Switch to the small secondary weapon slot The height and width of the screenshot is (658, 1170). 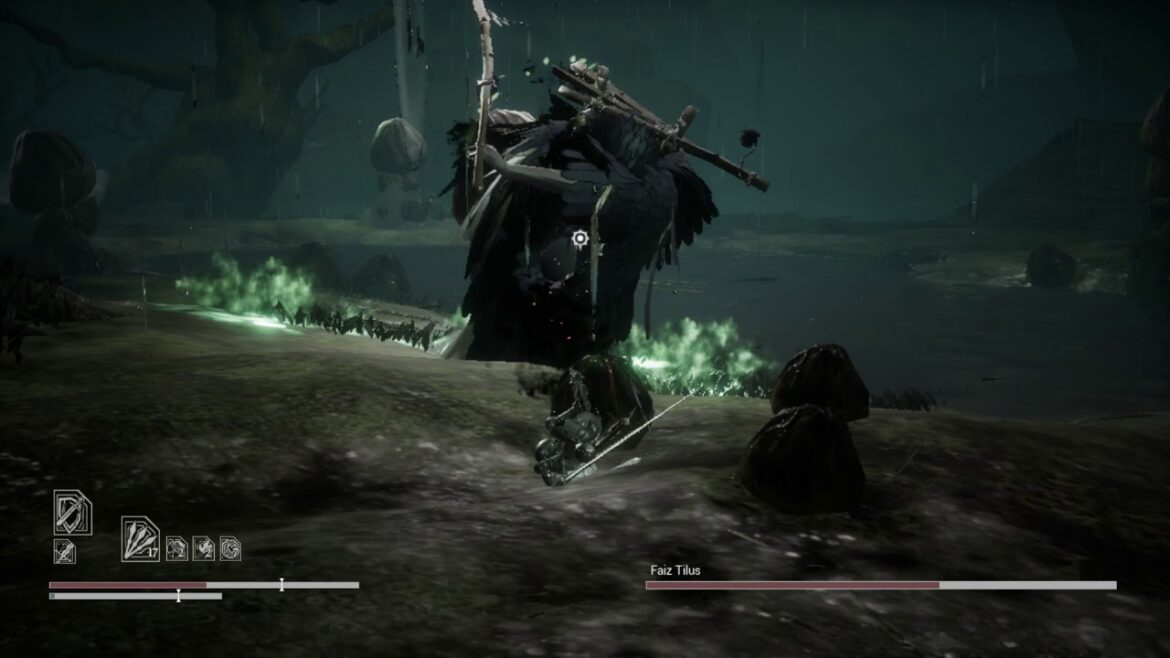coord(64,550)
